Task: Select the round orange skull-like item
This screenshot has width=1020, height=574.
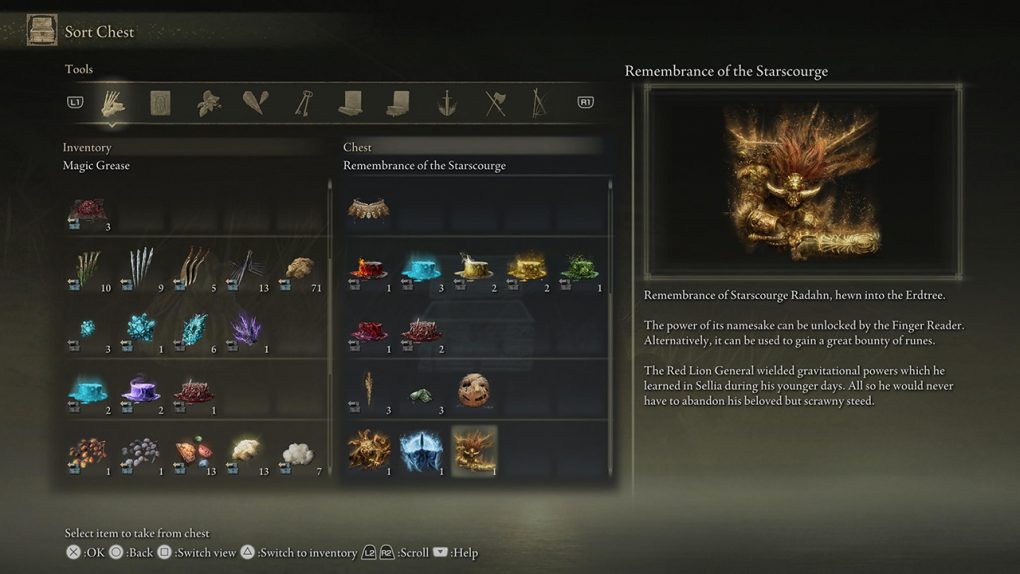Action: tap(474, 390)
